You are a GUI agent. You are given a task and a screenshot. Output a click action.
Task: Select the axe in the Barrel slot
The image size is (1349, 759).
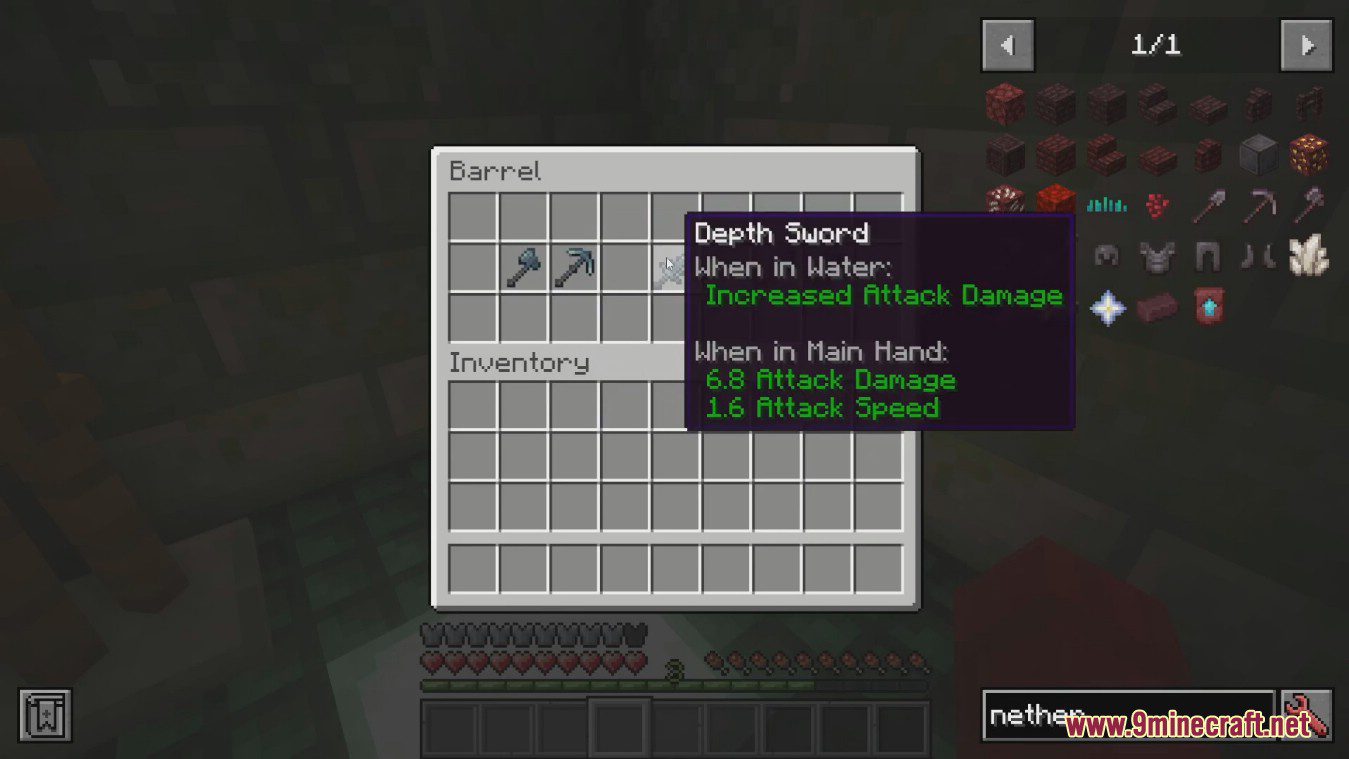(521, 265)
